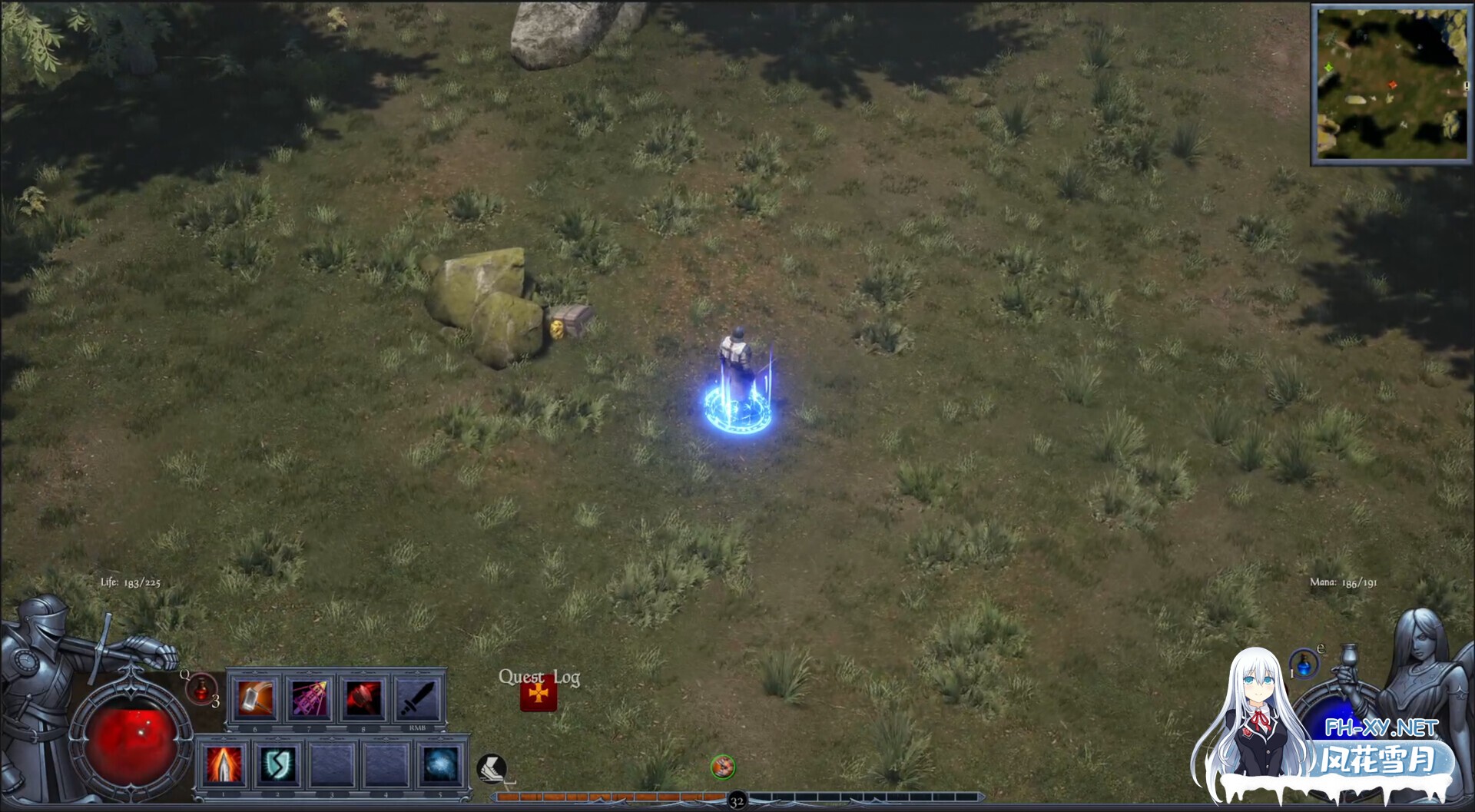The height and width of the screenshot is (812, 1475).
Task: Click the FH-XY.NET watermark logo
Action: (x=1381, y=727)
